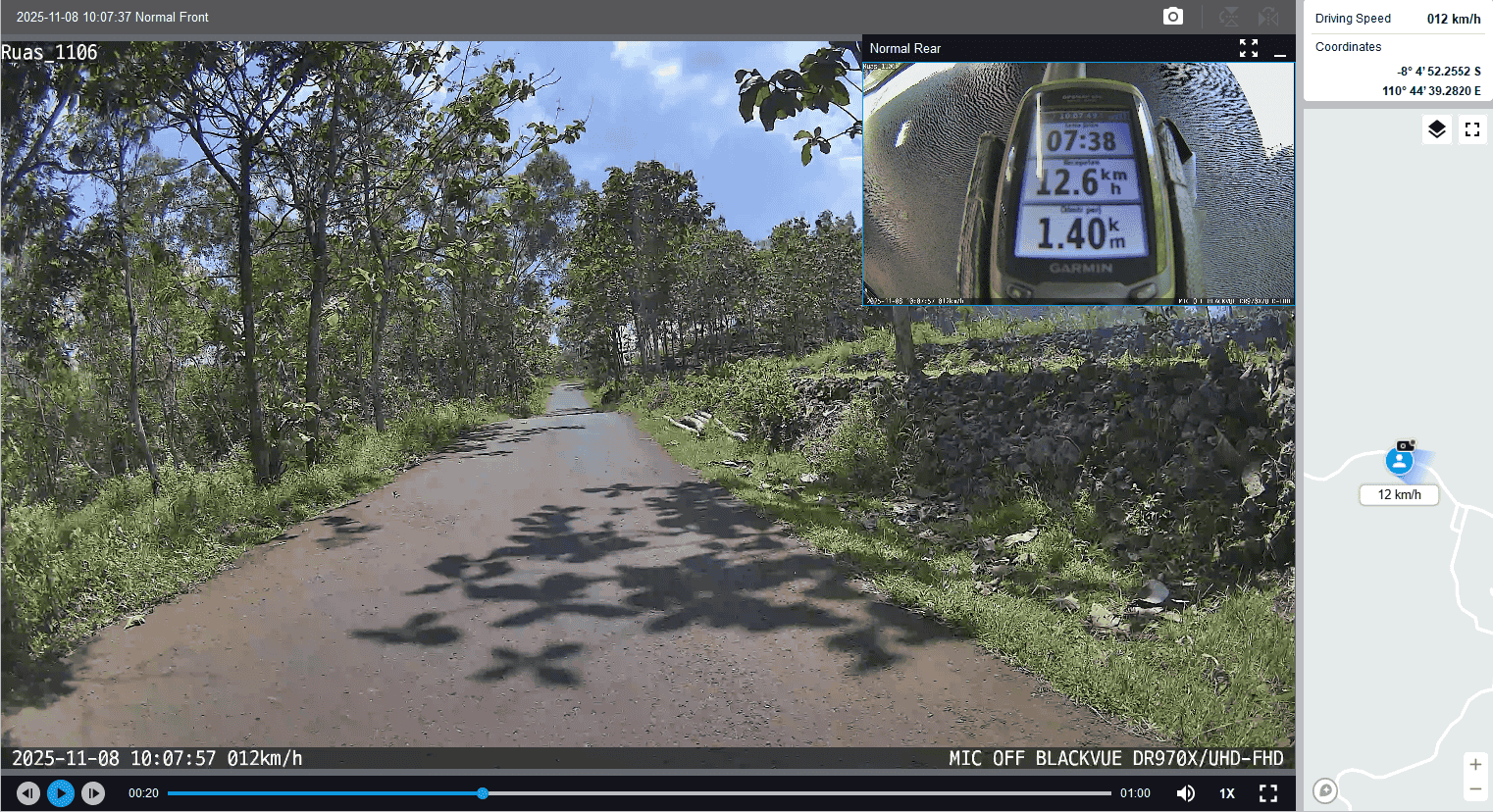Image resolution: width=1493 pixels, height=812 pixels.
Task: Select the rear camera picture-in-picture feed
Action: tap(1078, 182)
